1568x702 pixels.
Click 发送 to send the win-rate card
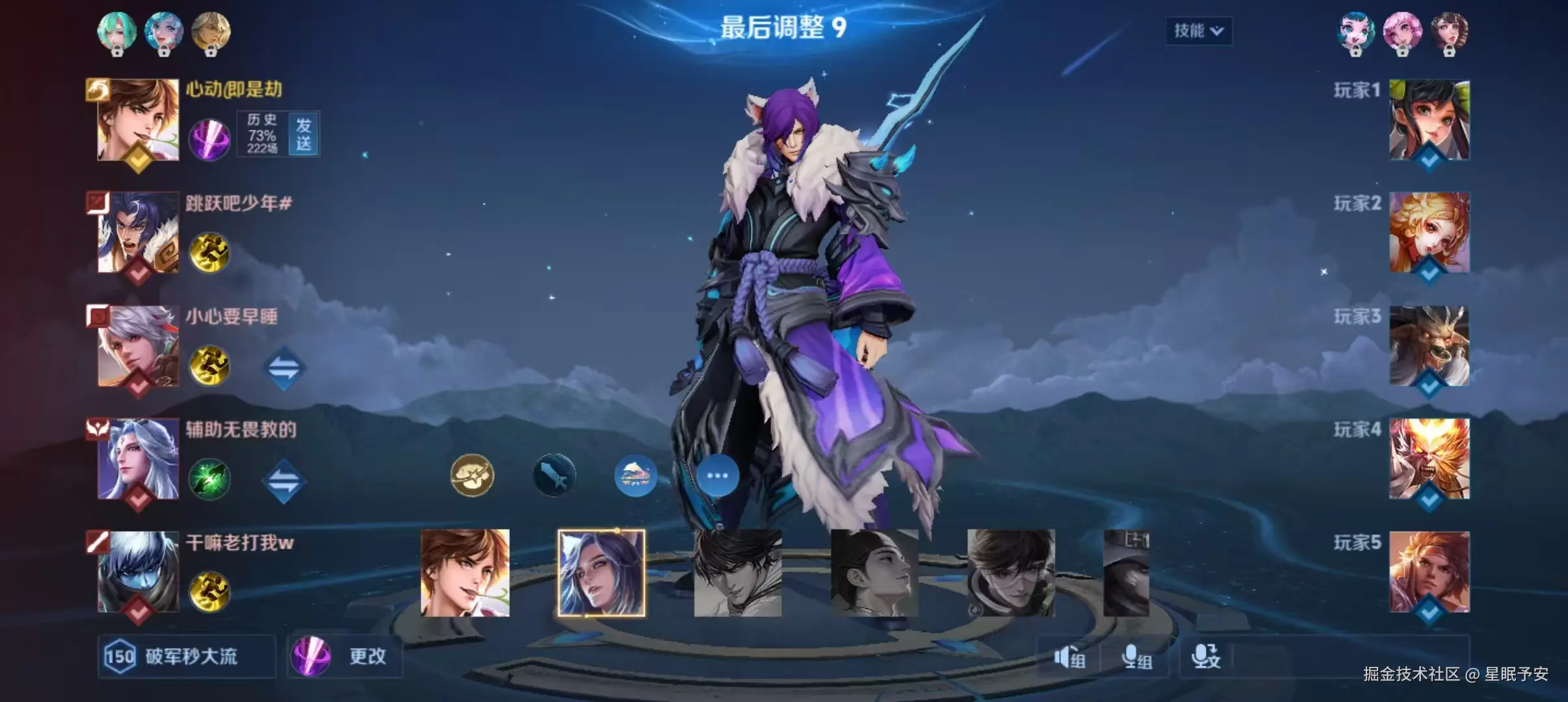click(x=303, y=135)
